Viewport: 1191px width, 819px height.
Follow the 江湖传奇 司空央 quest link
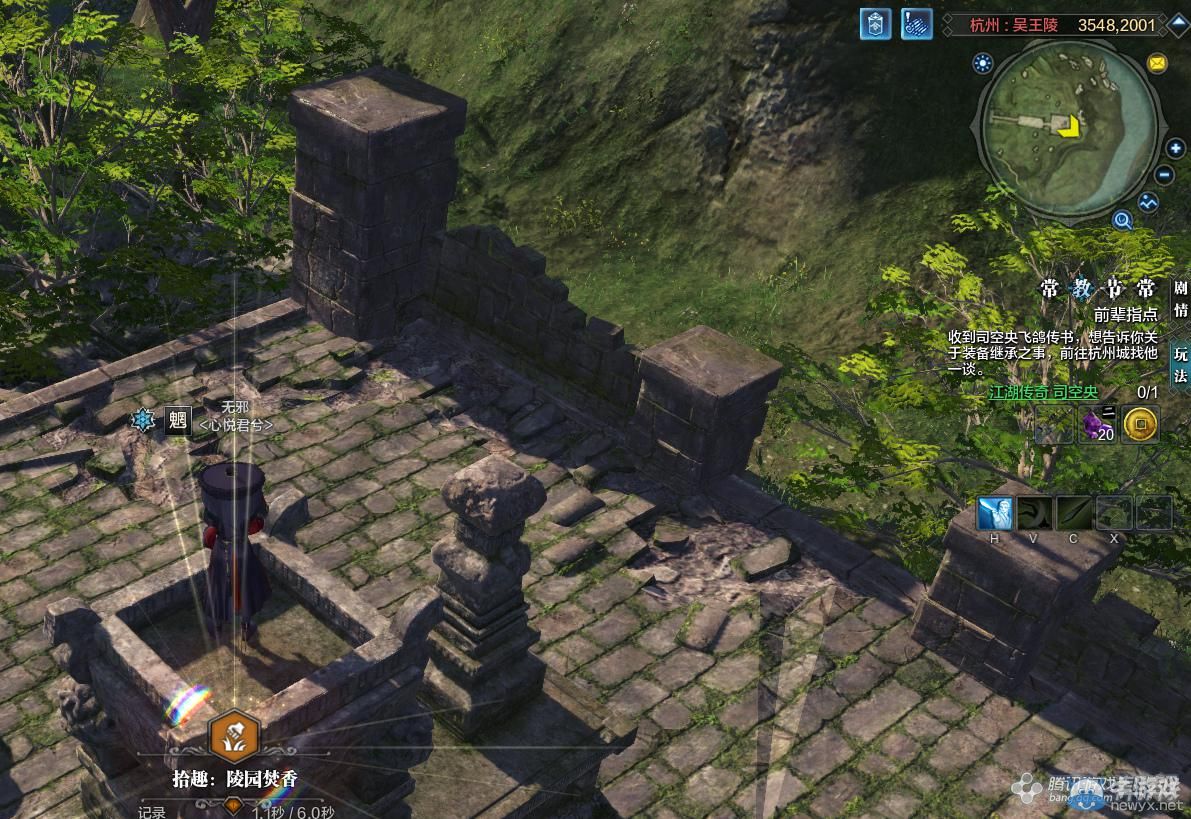pos(1043,393)
